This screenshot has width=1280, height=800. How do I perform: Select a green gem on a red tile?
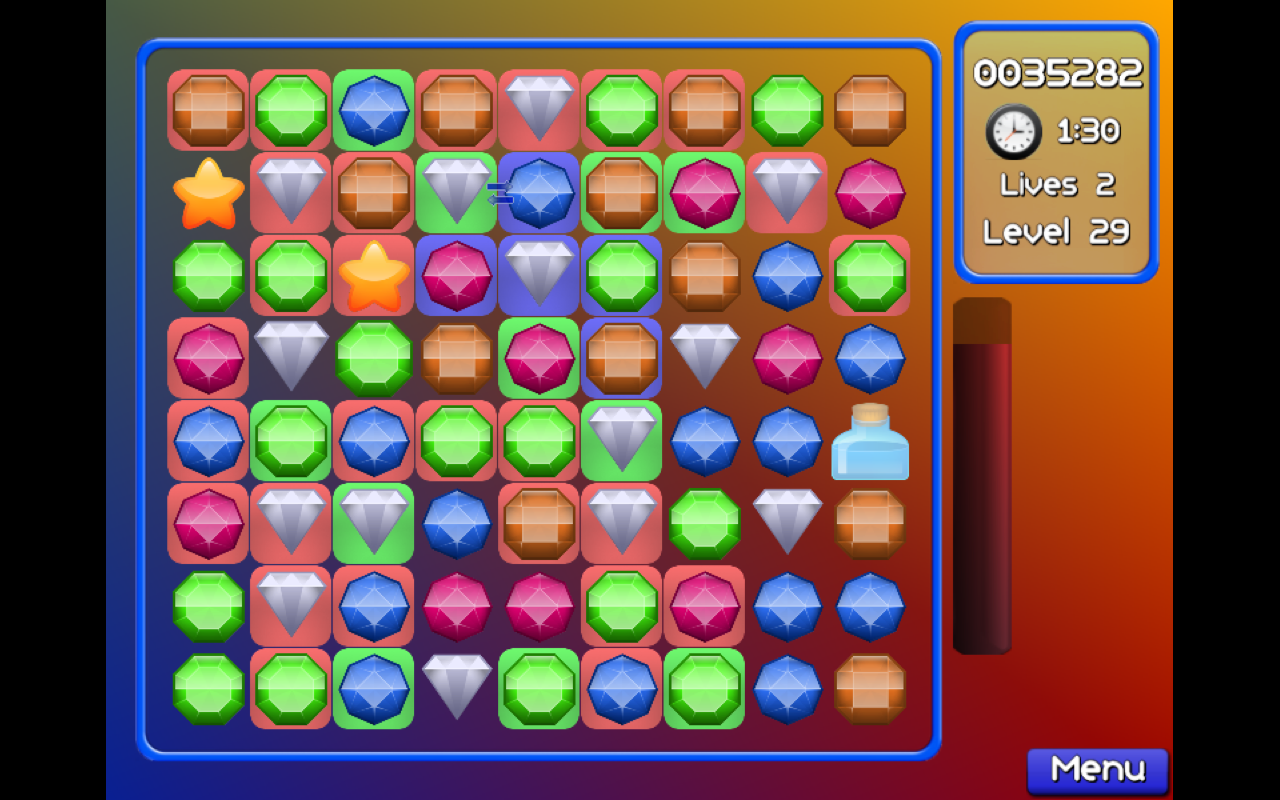(x=290, y=109)
